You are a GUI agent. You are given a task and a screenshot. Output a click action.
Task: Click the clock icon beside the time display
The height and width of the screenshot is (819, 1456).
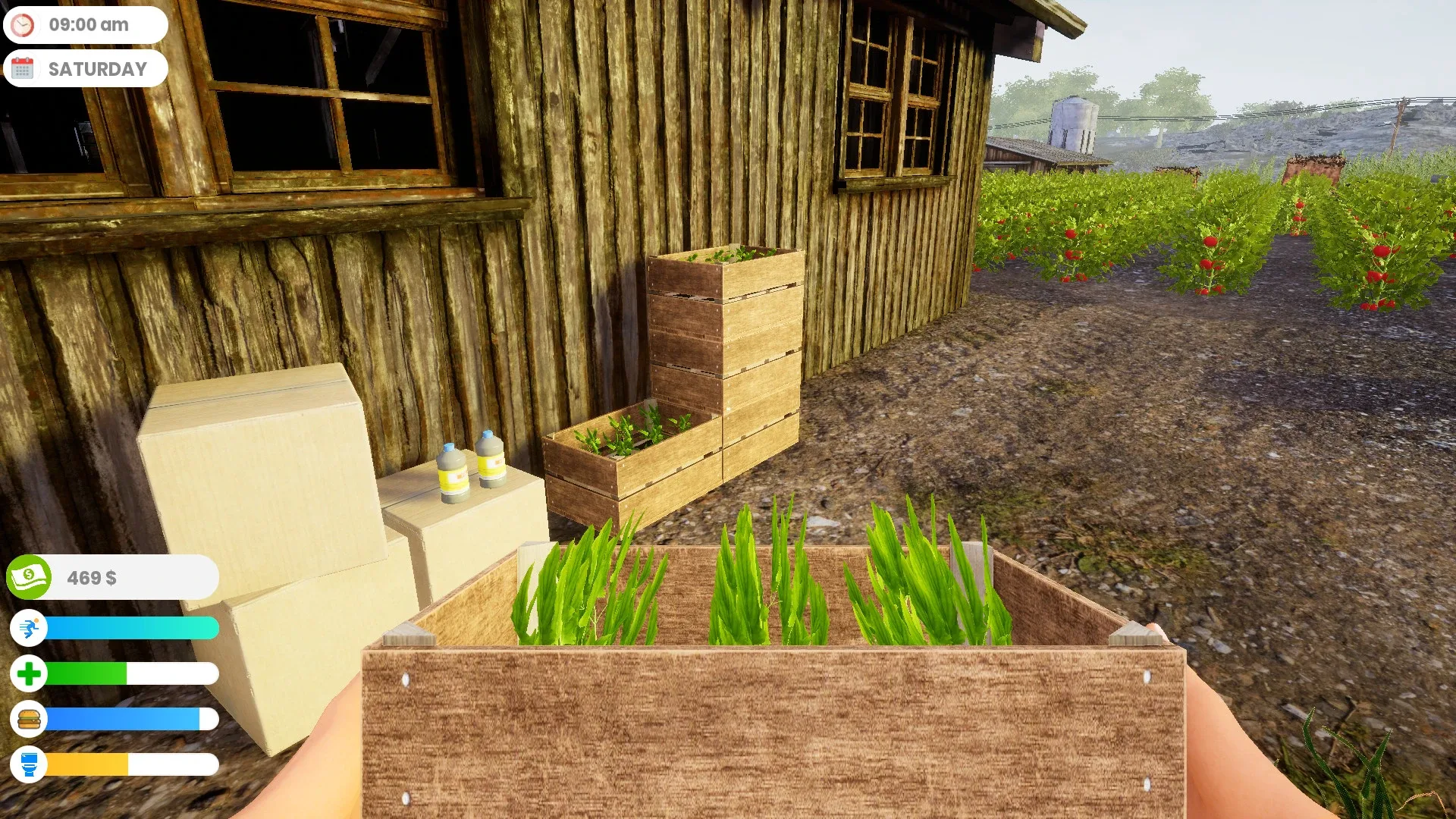pyautogui.click(x=24, y=24)
